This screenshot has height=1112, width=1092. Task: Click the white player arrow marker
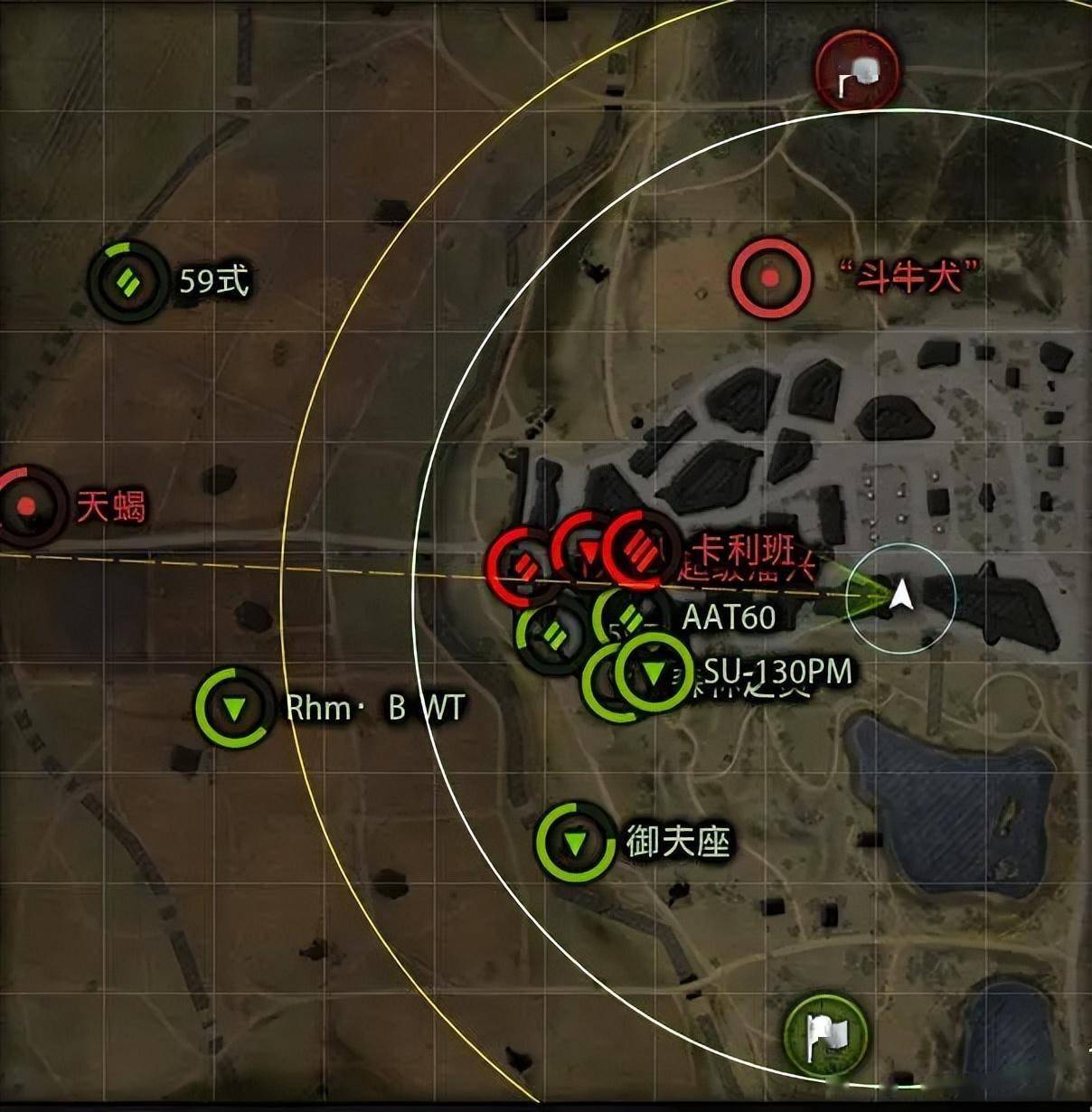point(900,596)
